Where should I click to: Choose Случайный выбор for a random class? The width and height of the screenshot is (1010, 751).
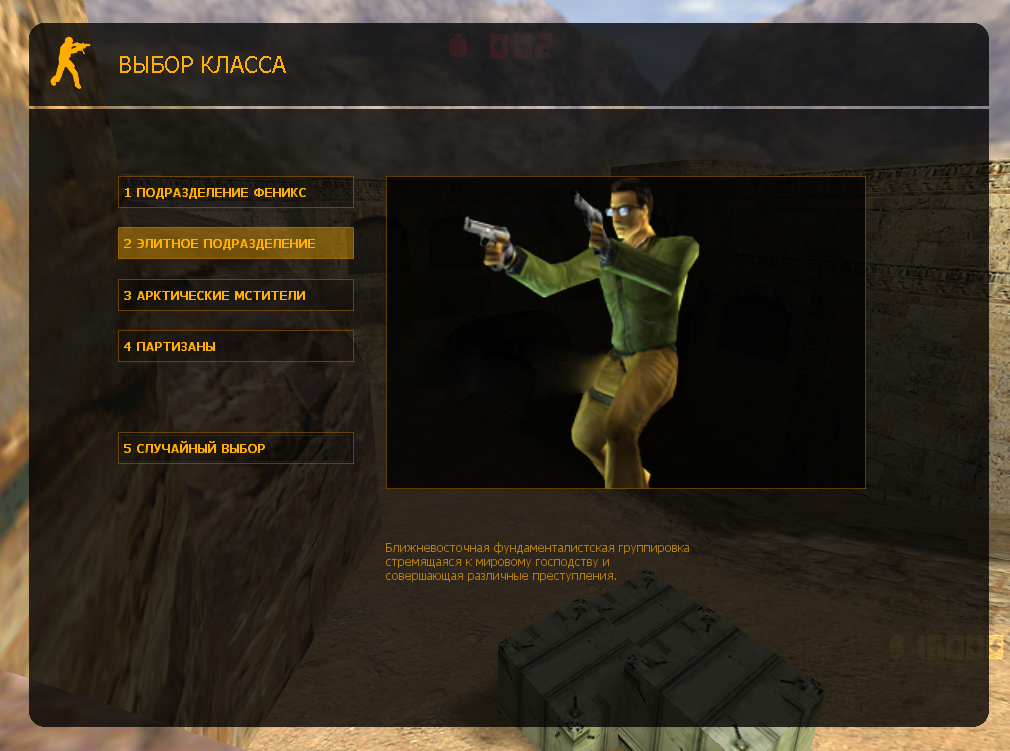(x=235, y=448)
